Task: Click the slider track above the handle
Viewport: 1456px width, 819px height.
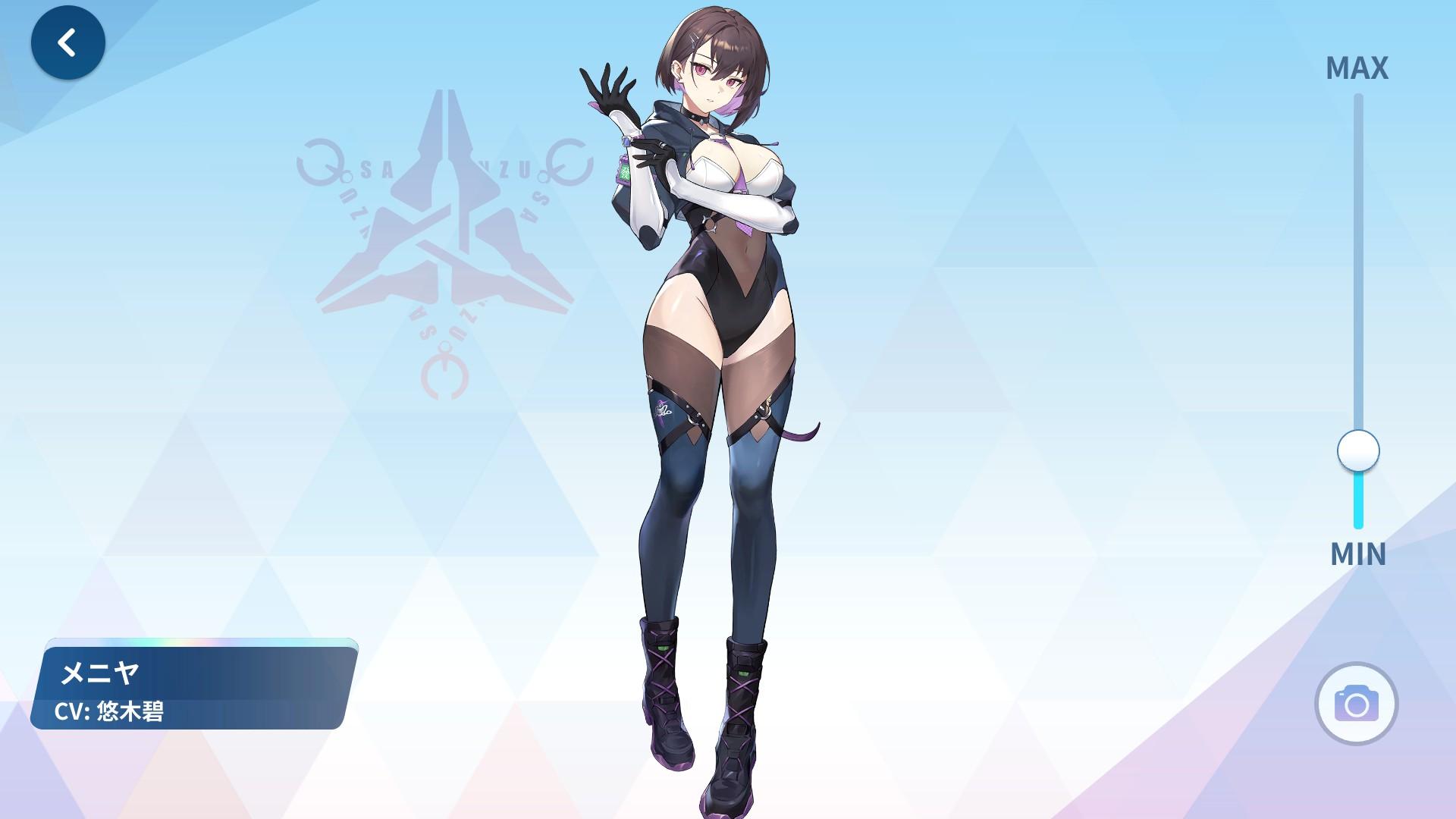Action: [1357, 265]
